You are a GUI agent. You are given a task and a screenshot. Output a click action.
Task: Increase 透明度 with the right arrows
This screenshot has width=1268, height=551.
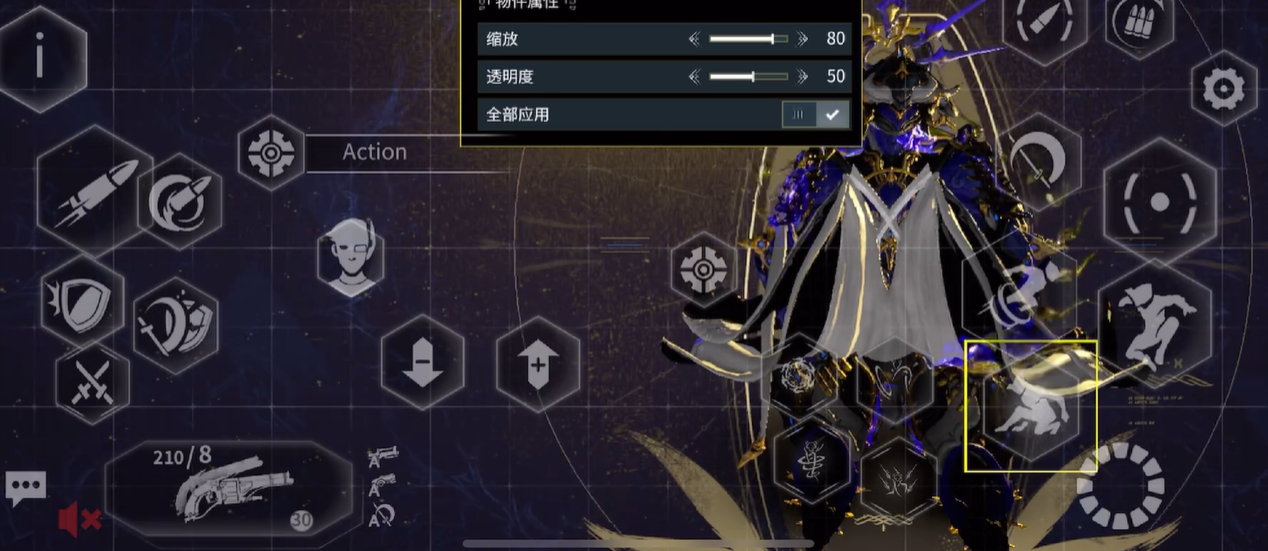(x=802, y=76)
